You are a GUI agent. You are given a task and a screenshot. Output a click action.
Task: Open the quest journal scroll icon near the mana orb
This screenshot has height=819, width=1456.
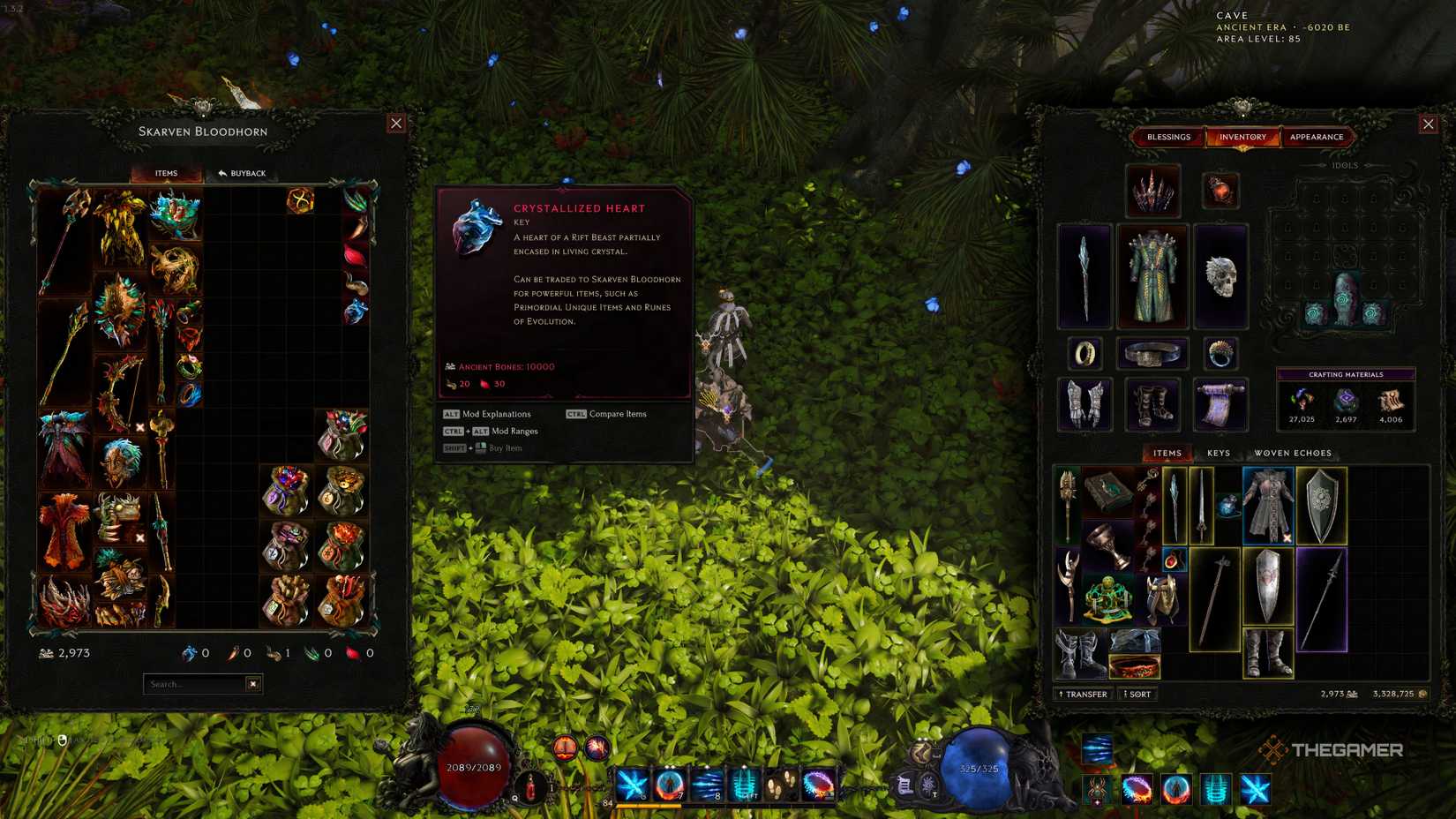tap(904, 785)
